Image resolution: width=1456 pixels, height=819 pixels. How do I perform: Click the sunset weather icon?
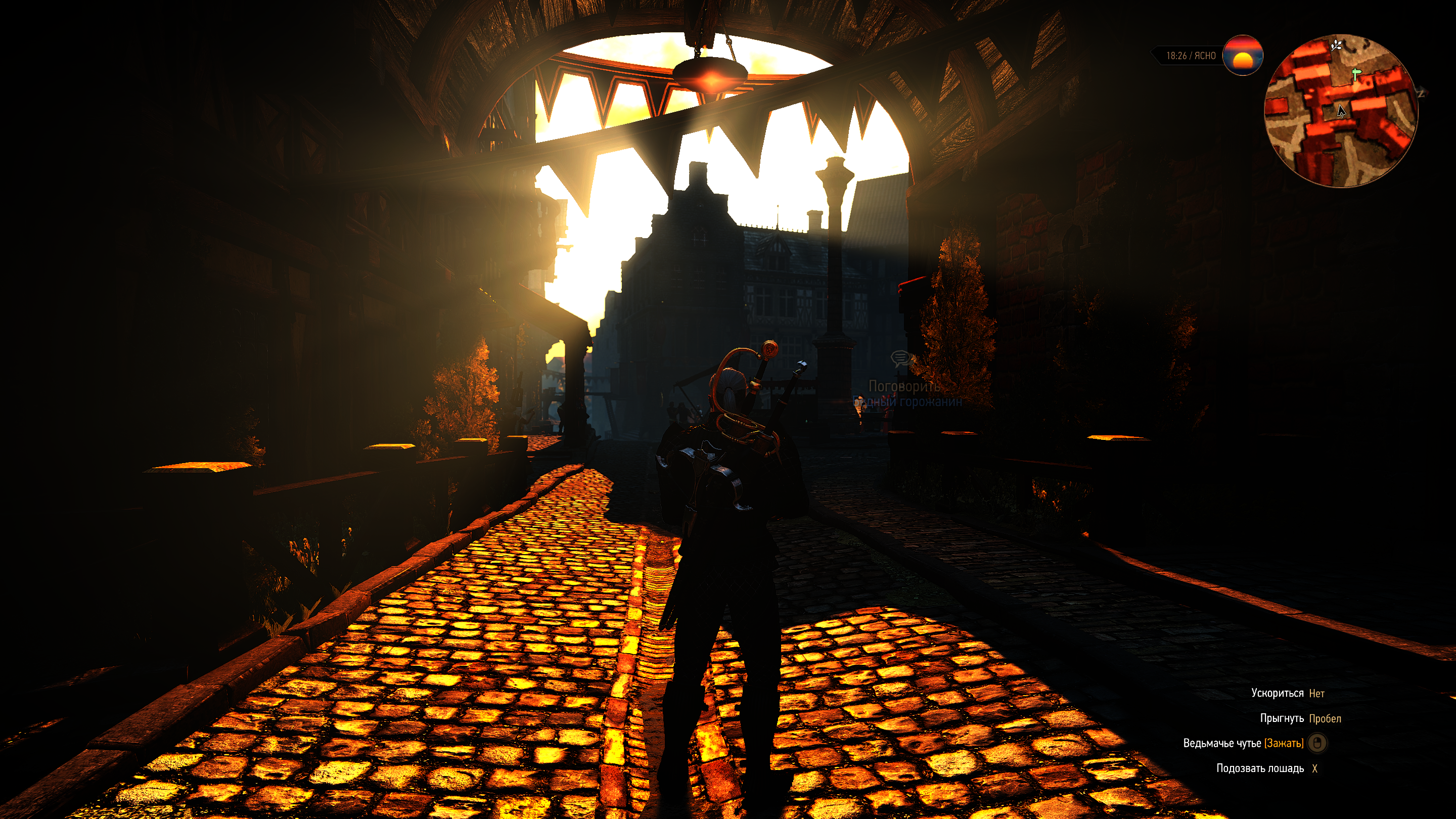(1242, 56)
